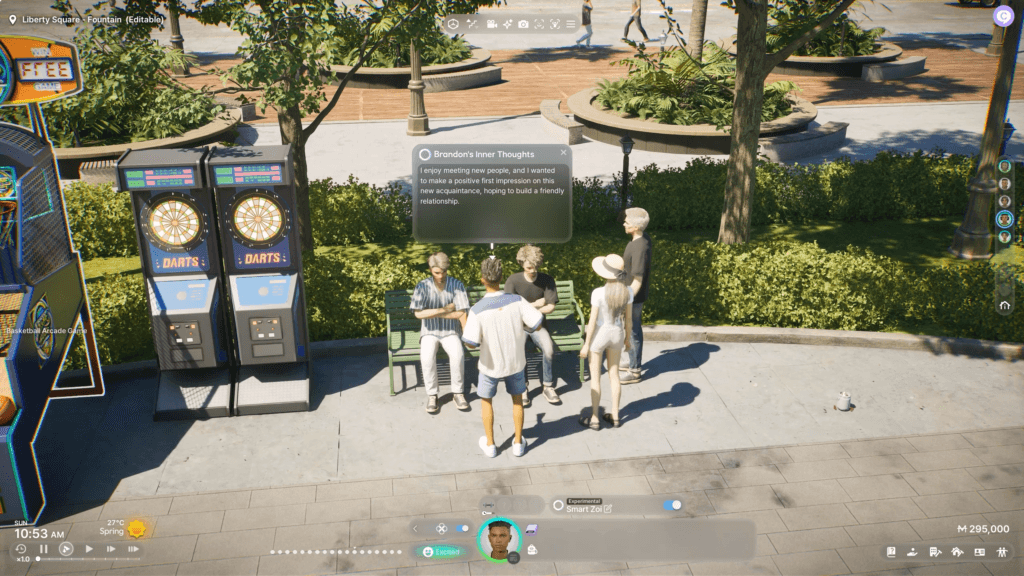Select the cube view icon in top toolbar
Screen dimensions: 1024x576
coord(453,23)
